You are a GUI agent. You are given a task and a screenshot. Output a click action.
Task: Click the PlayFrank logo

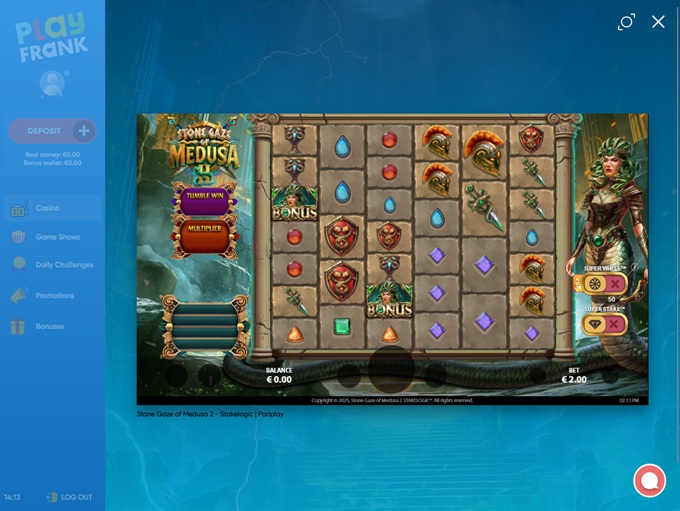pos(52,38)
